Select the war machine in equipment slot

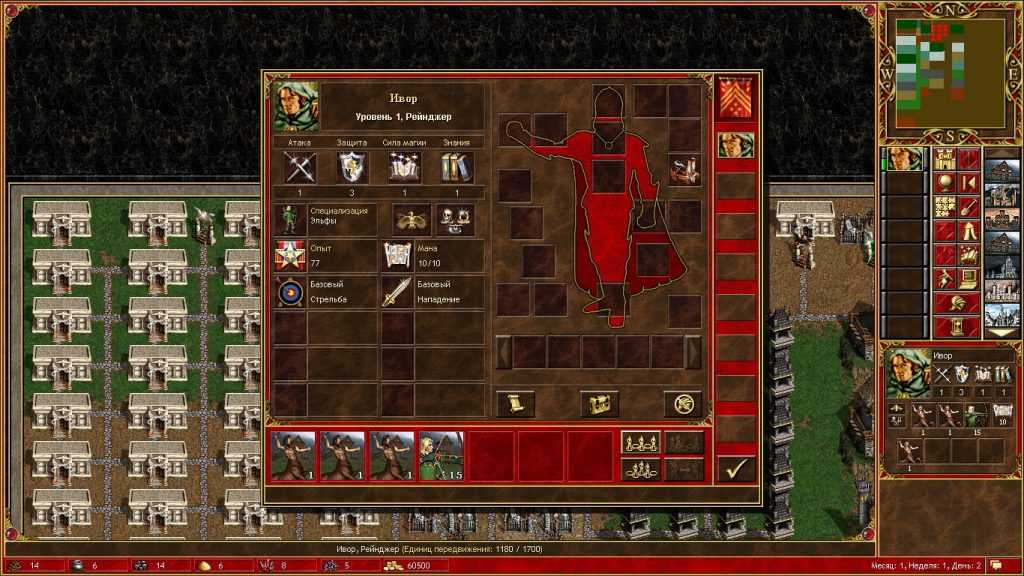click(684, 170)
